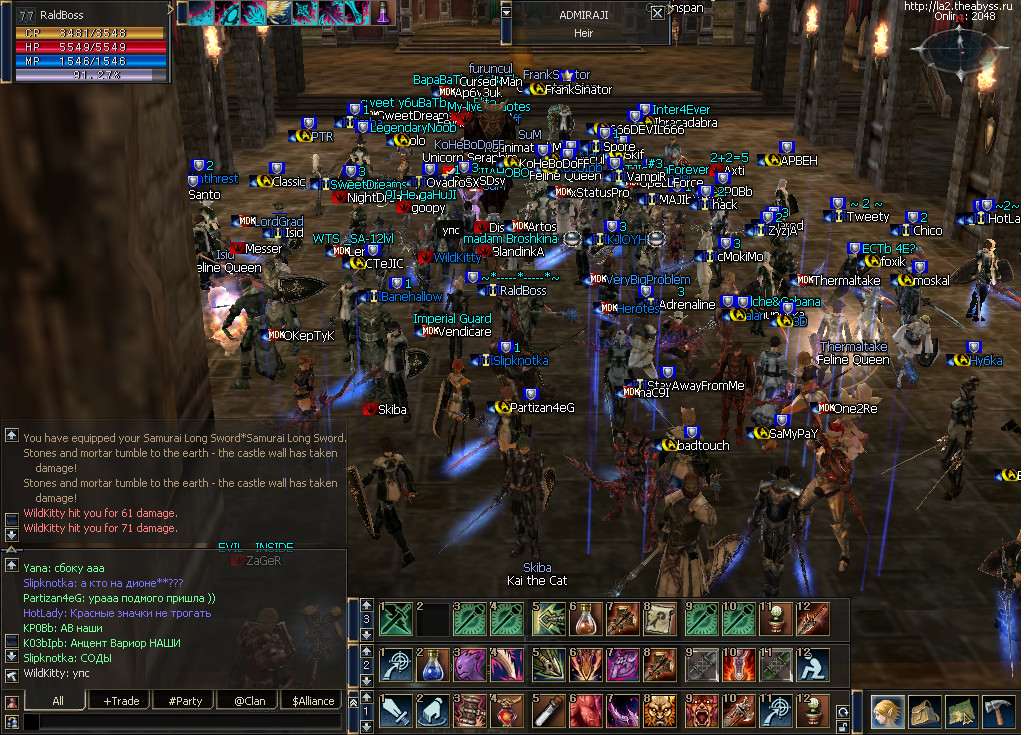The width and height of the screenshot is (1024, 735).
Task: Activate the sword attack action icon
Action: (396, 712)
